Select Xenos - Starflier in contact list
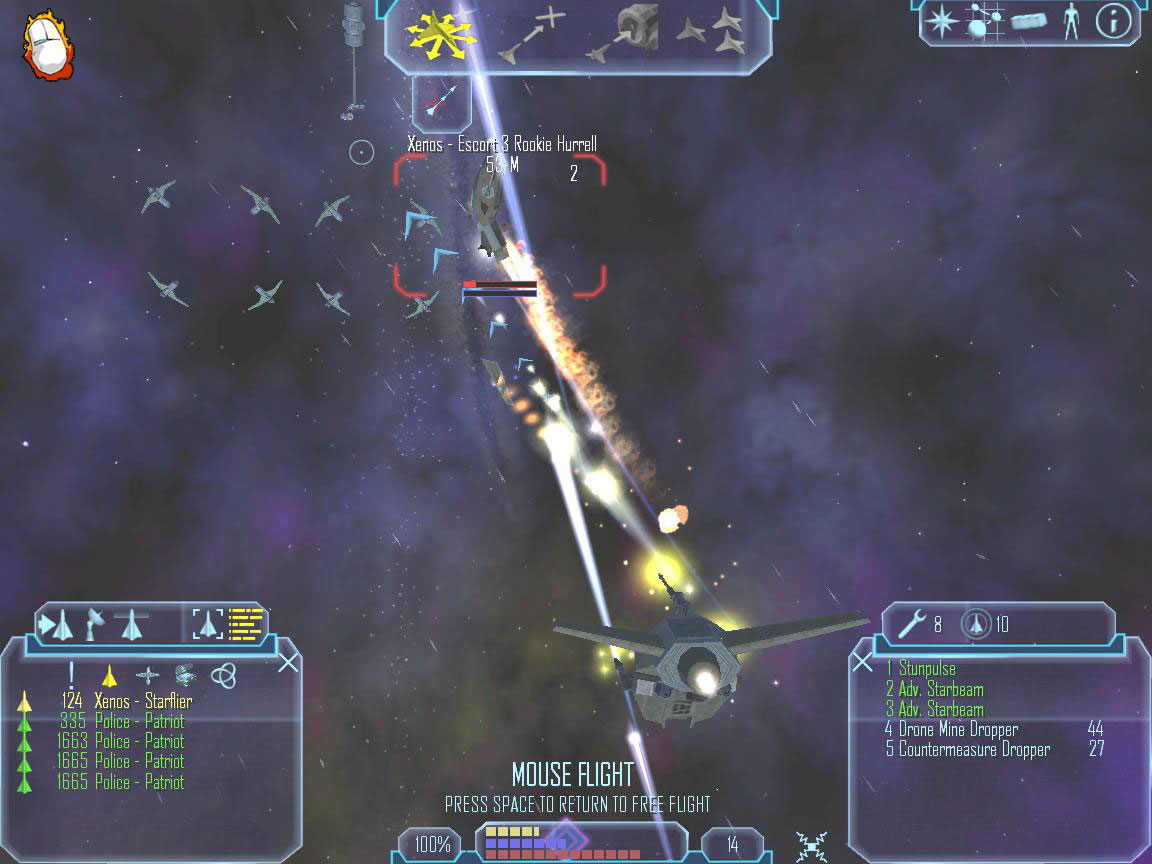The height and width of the screenshot is (864, 1152). (x=142, y=701)
